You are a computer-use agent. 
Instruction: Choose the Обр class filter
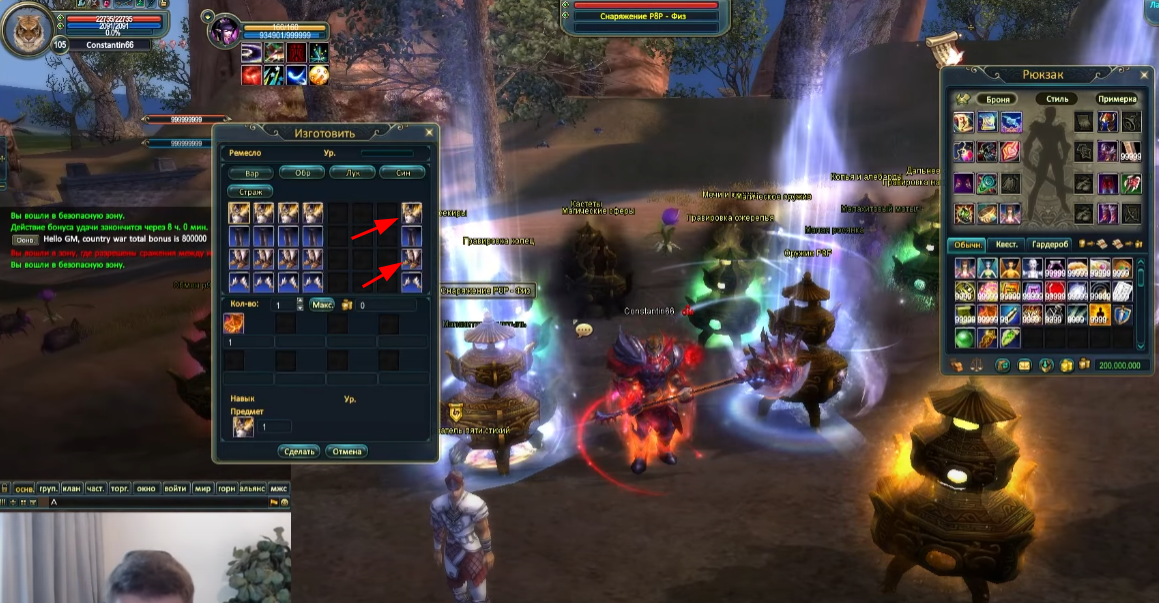[x=302, y=172]
